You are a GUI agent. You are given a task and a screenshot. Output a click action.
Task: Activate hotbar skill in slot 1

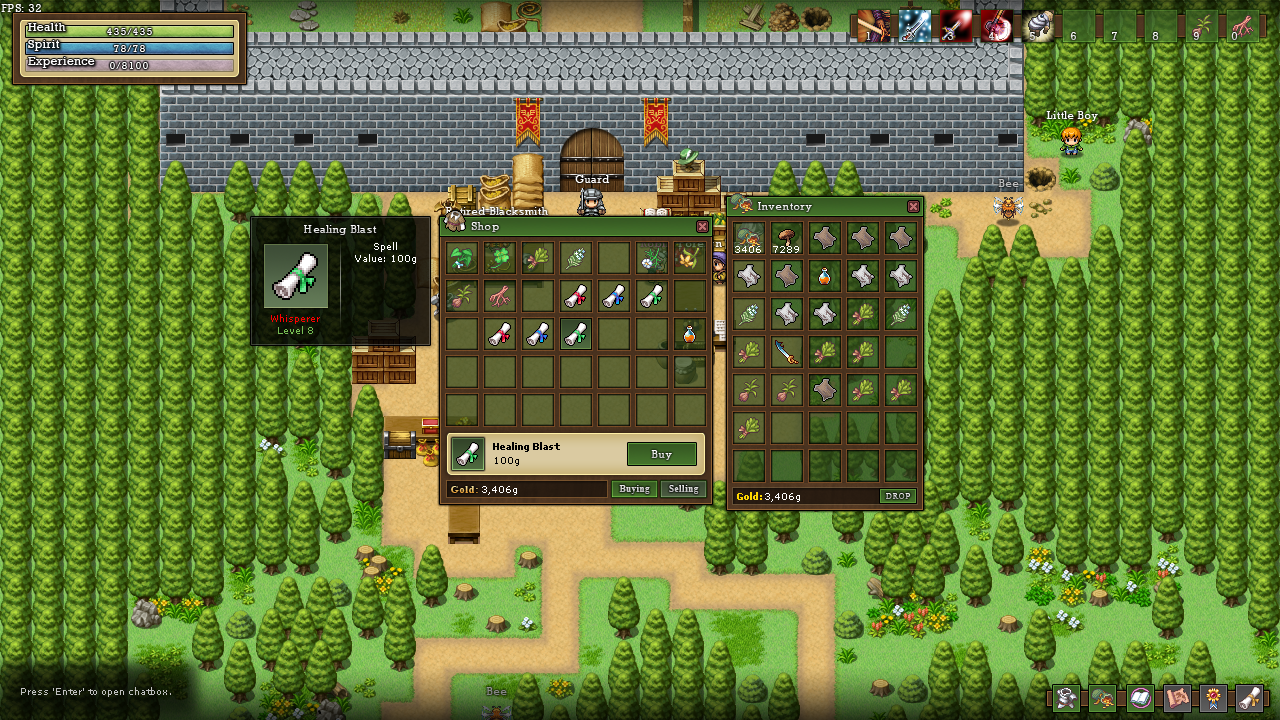coord(873,26)
